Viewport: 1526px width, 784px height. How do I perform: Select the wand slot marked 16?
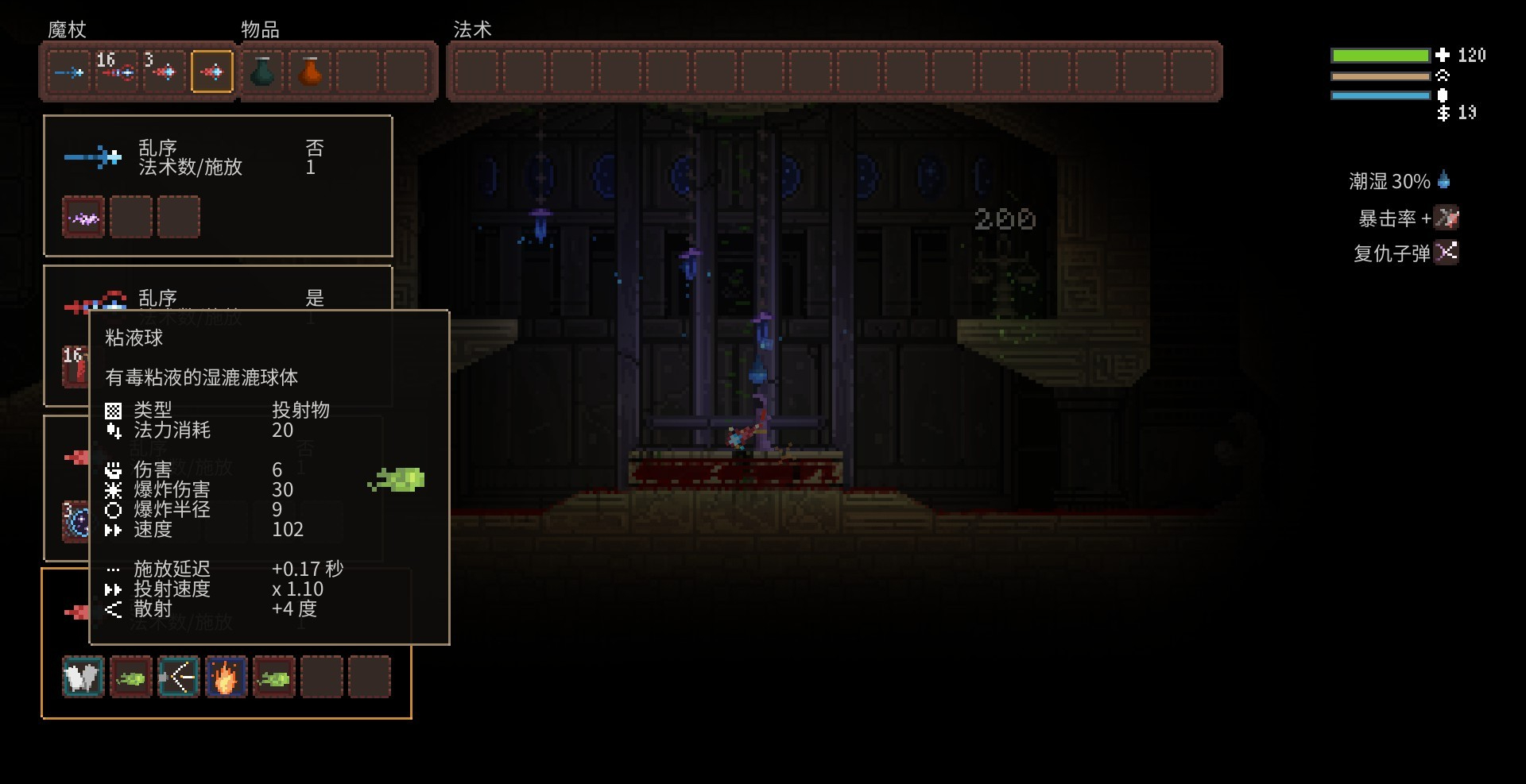(117, 72)
